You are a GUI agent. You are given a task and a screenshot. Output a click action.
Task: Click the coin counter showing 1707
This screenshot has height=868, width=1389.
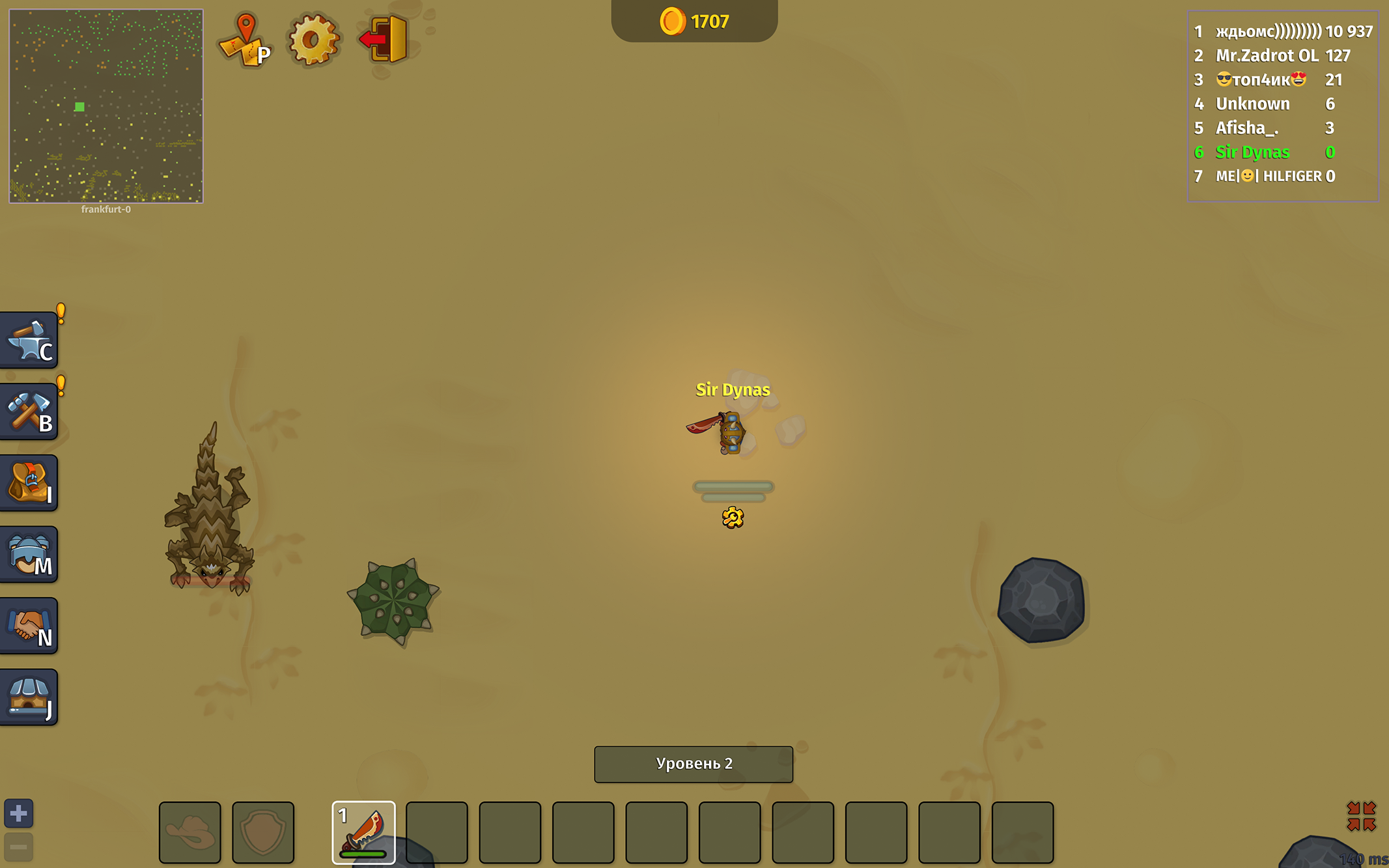pos(694,21)
